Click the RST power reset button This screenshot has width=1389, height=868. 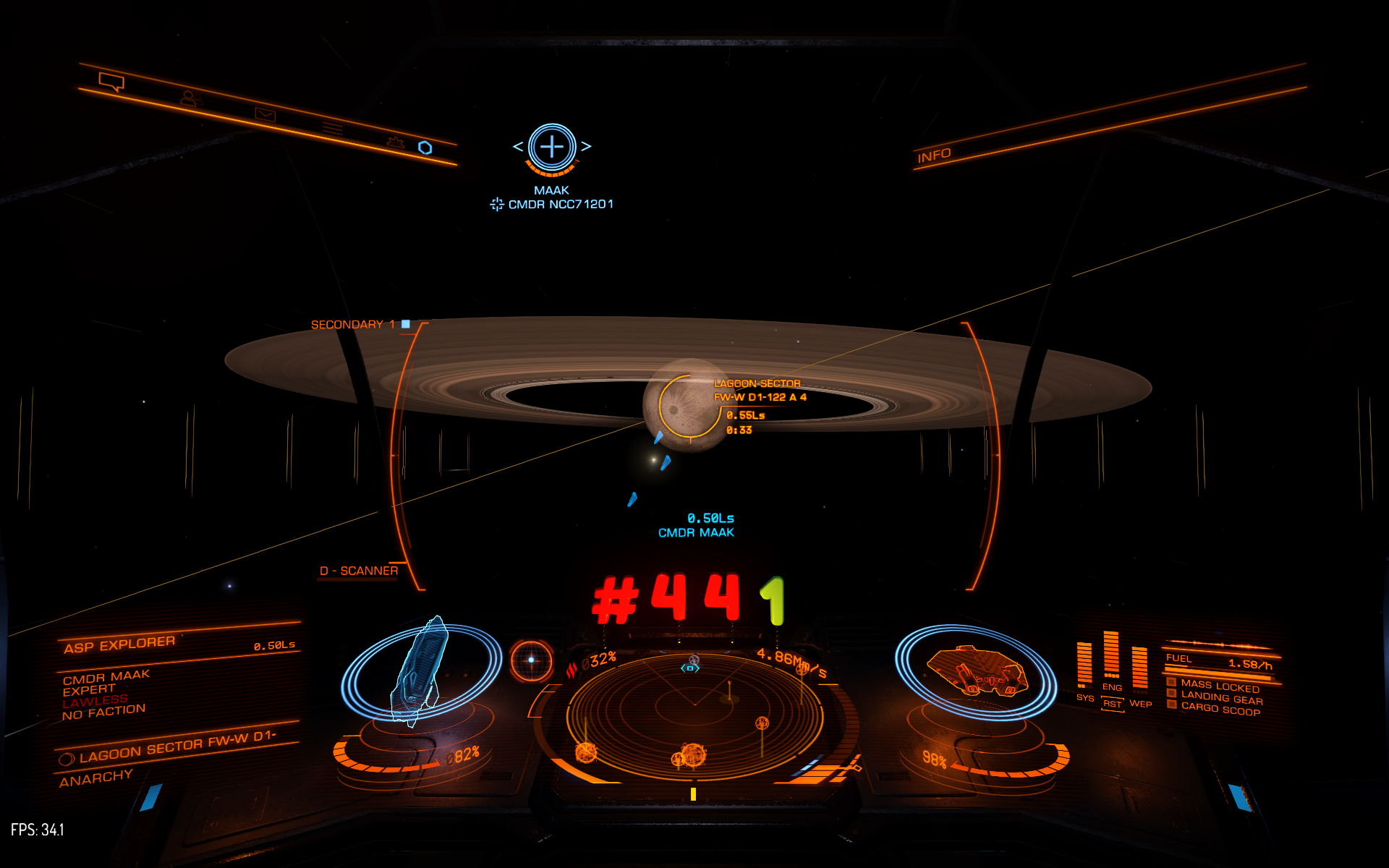[1112, 704]
